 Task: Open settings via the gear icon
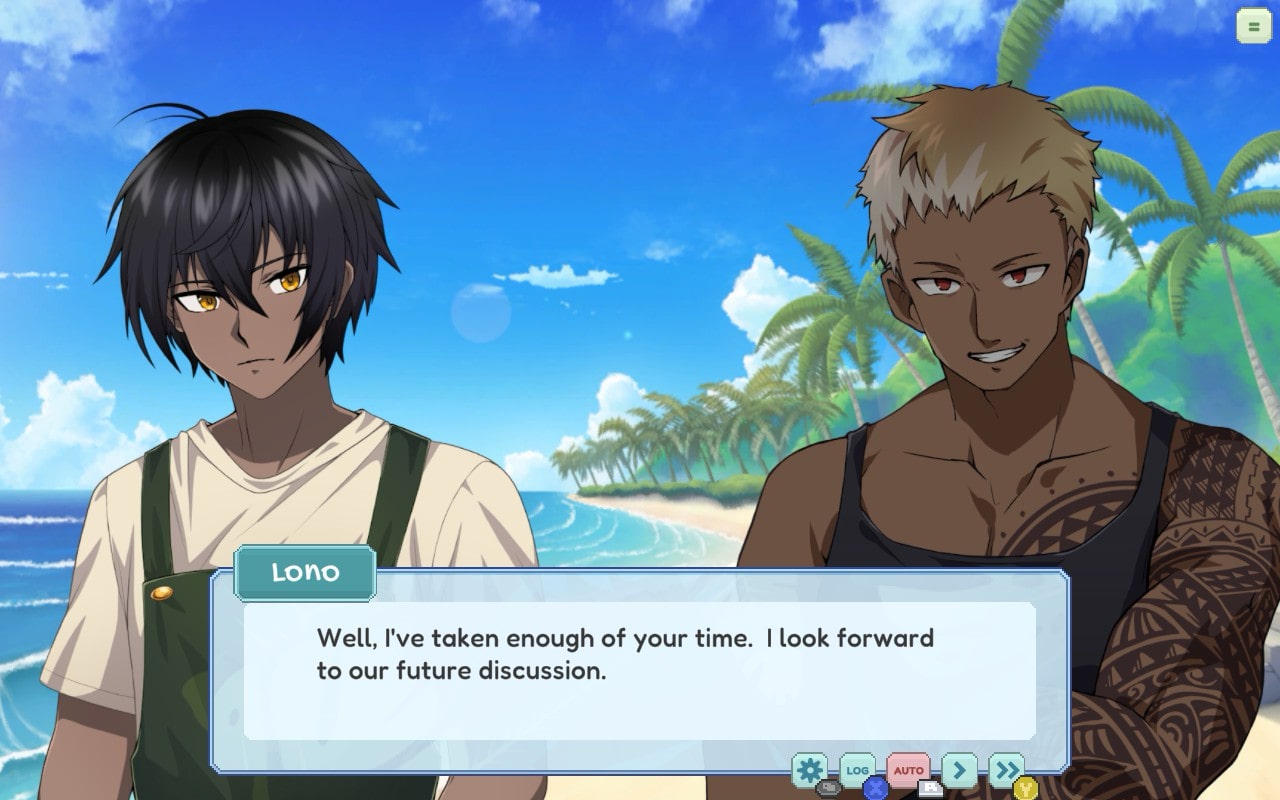coord(809,769)
